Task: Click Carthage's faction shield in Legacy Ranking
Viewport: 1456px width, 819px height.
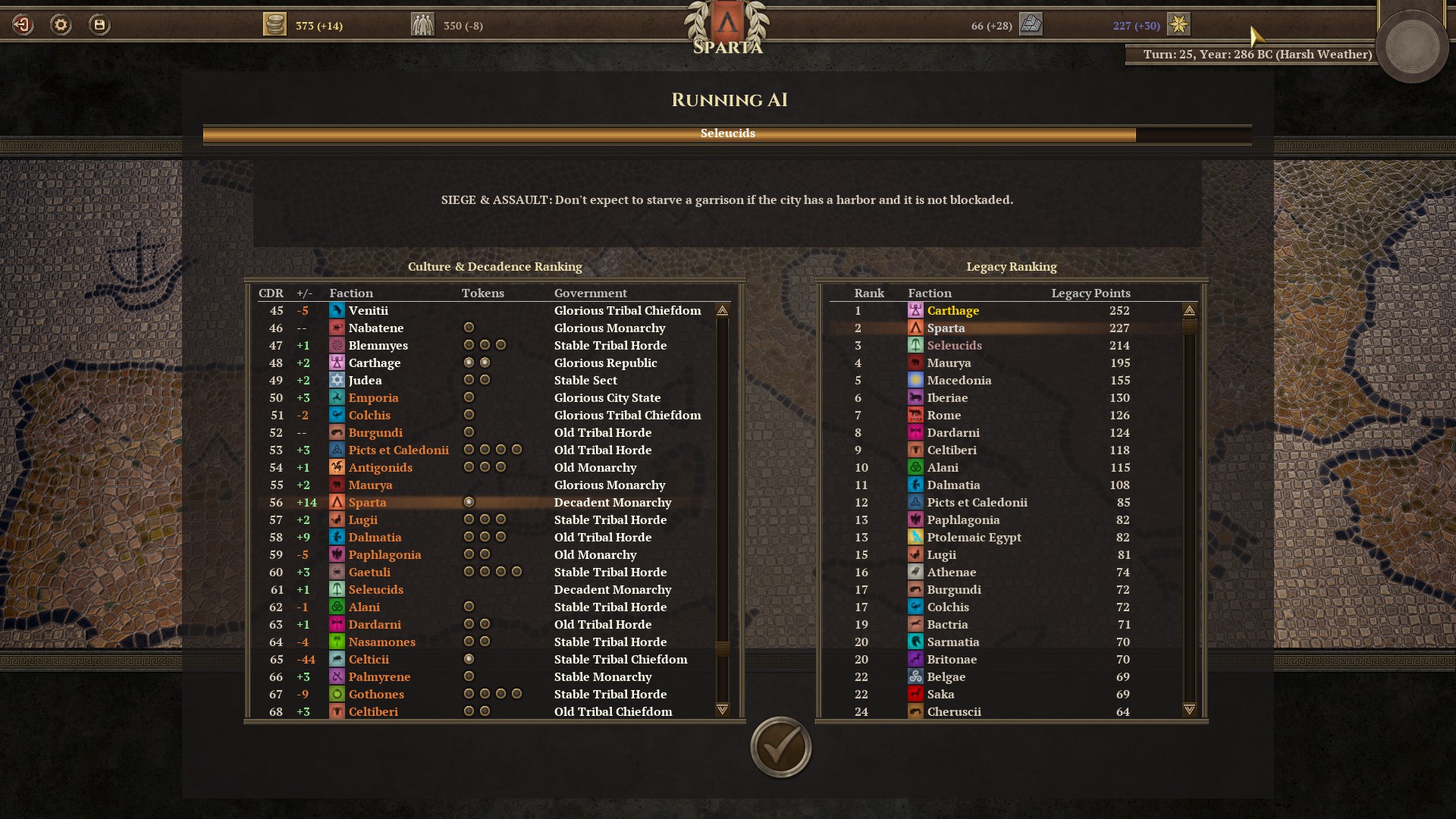Action: (x=915, y=310)
